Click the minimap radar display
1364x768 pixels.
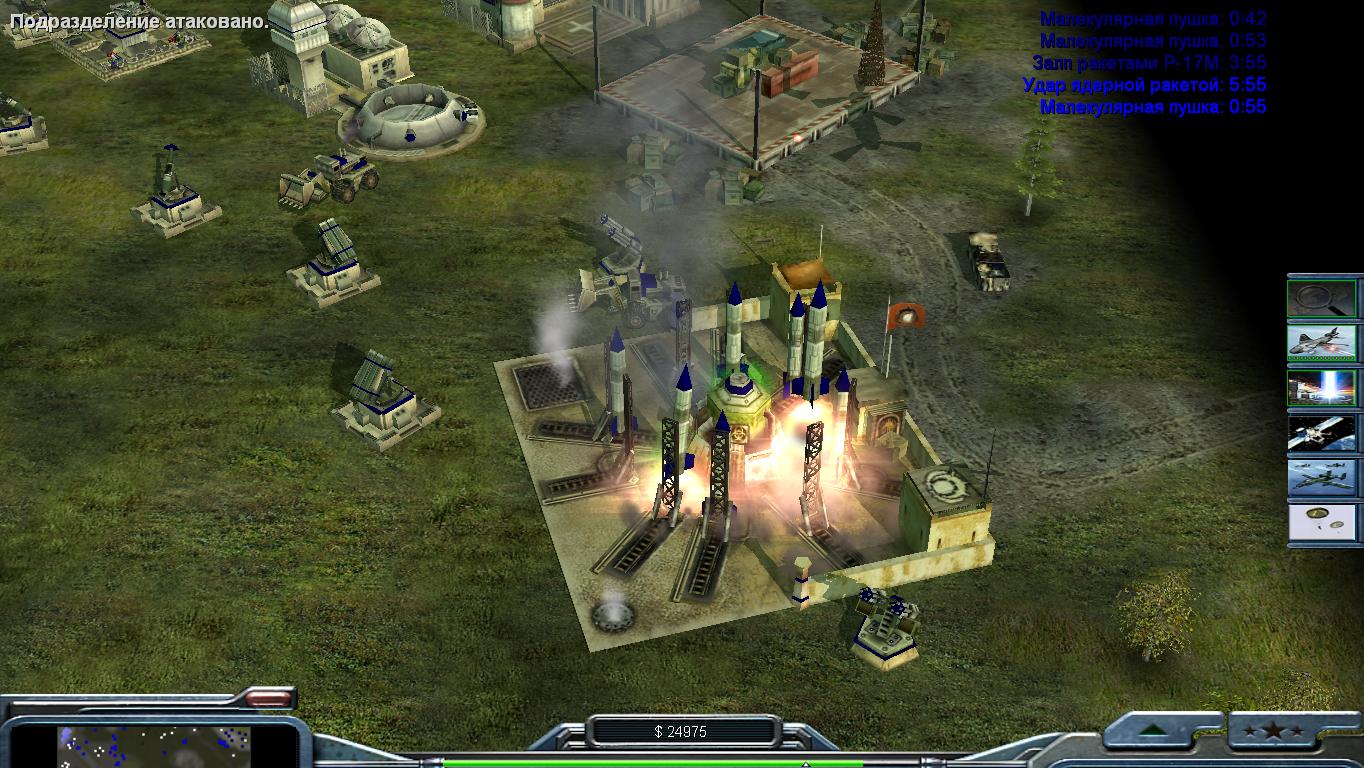coord(153,745)
